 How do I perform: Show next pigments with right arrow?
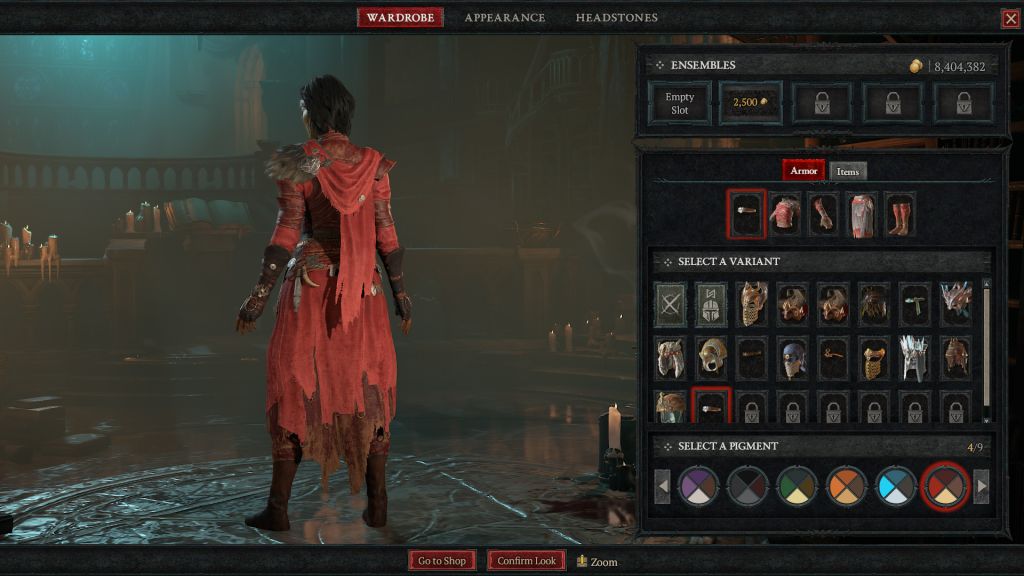981,487
